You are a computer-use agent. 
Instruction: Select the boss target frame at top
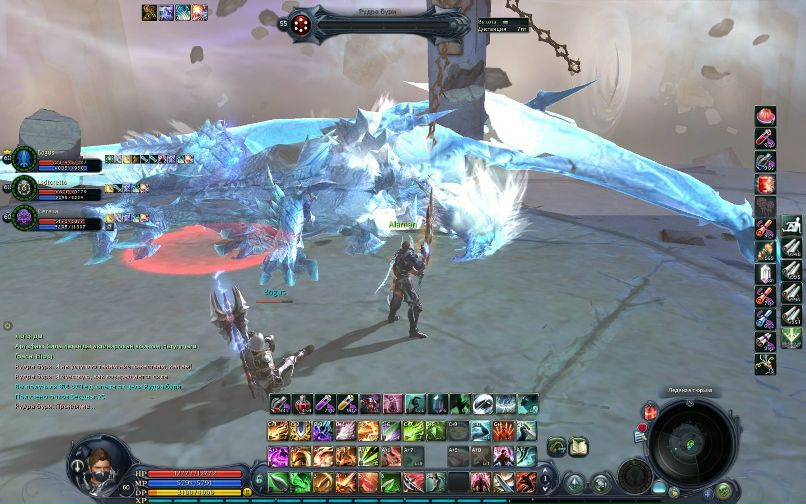point(380,23)
